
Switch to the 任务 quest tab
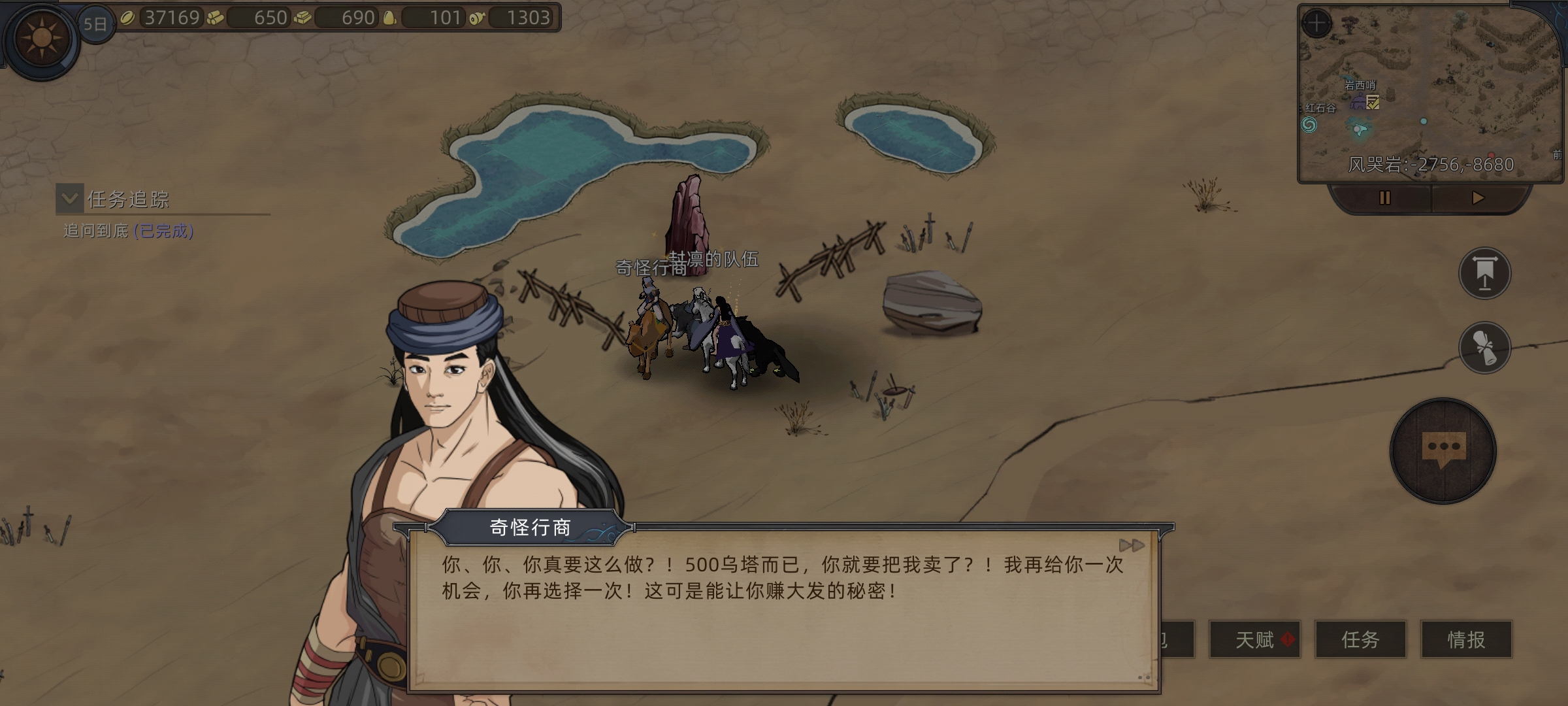(x=1360, y=641)
